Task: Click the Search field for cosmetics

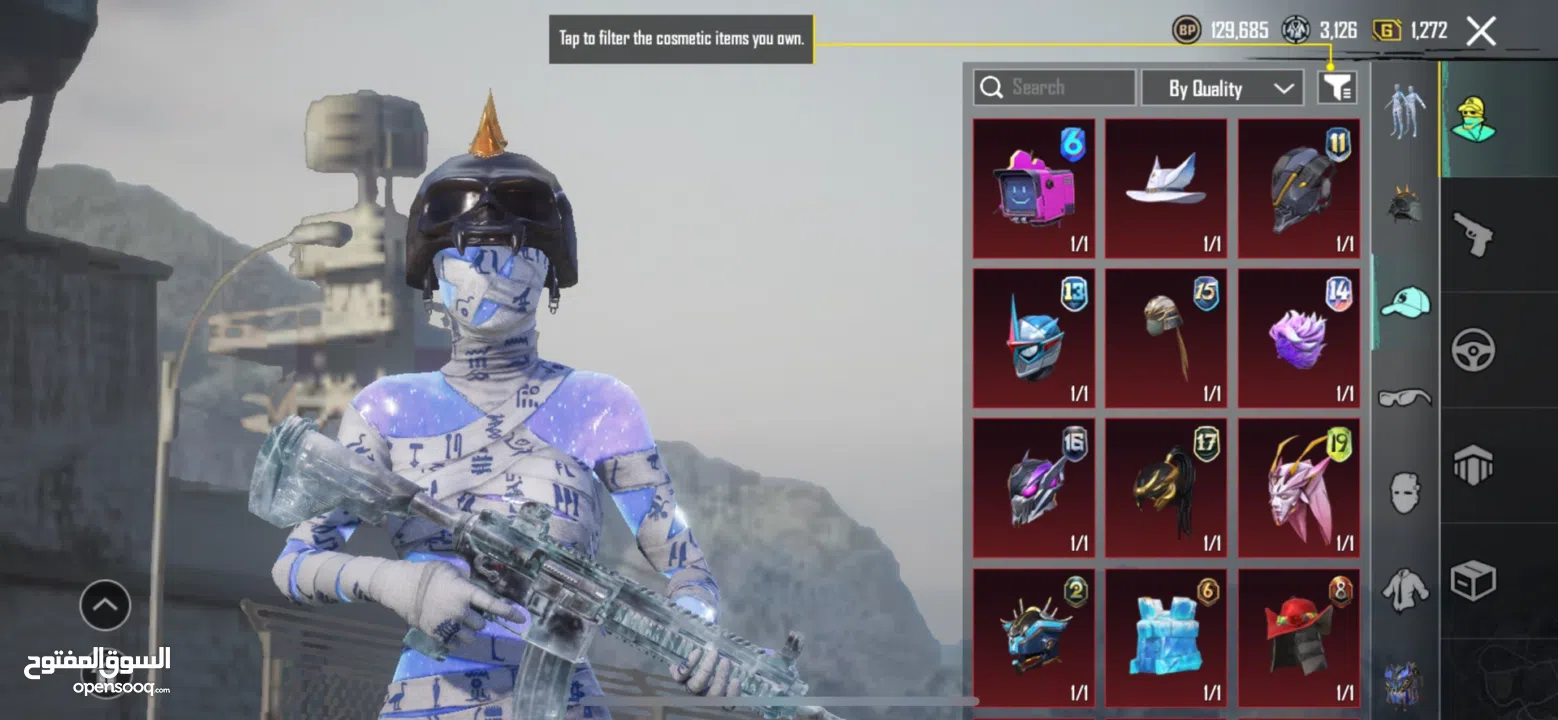Action: (1055, 88)
